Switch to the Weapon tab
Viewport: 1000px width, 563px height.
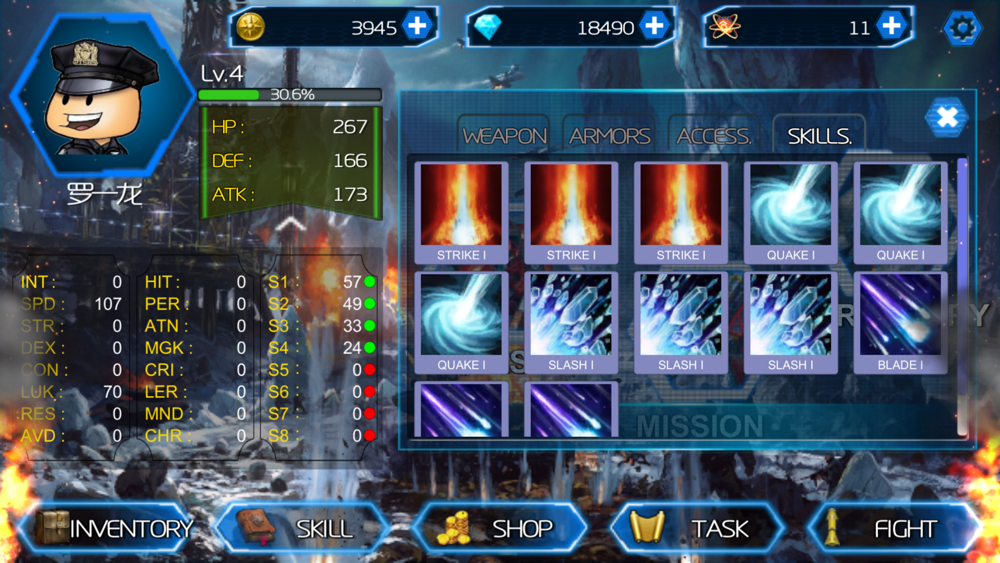(505, 136)
